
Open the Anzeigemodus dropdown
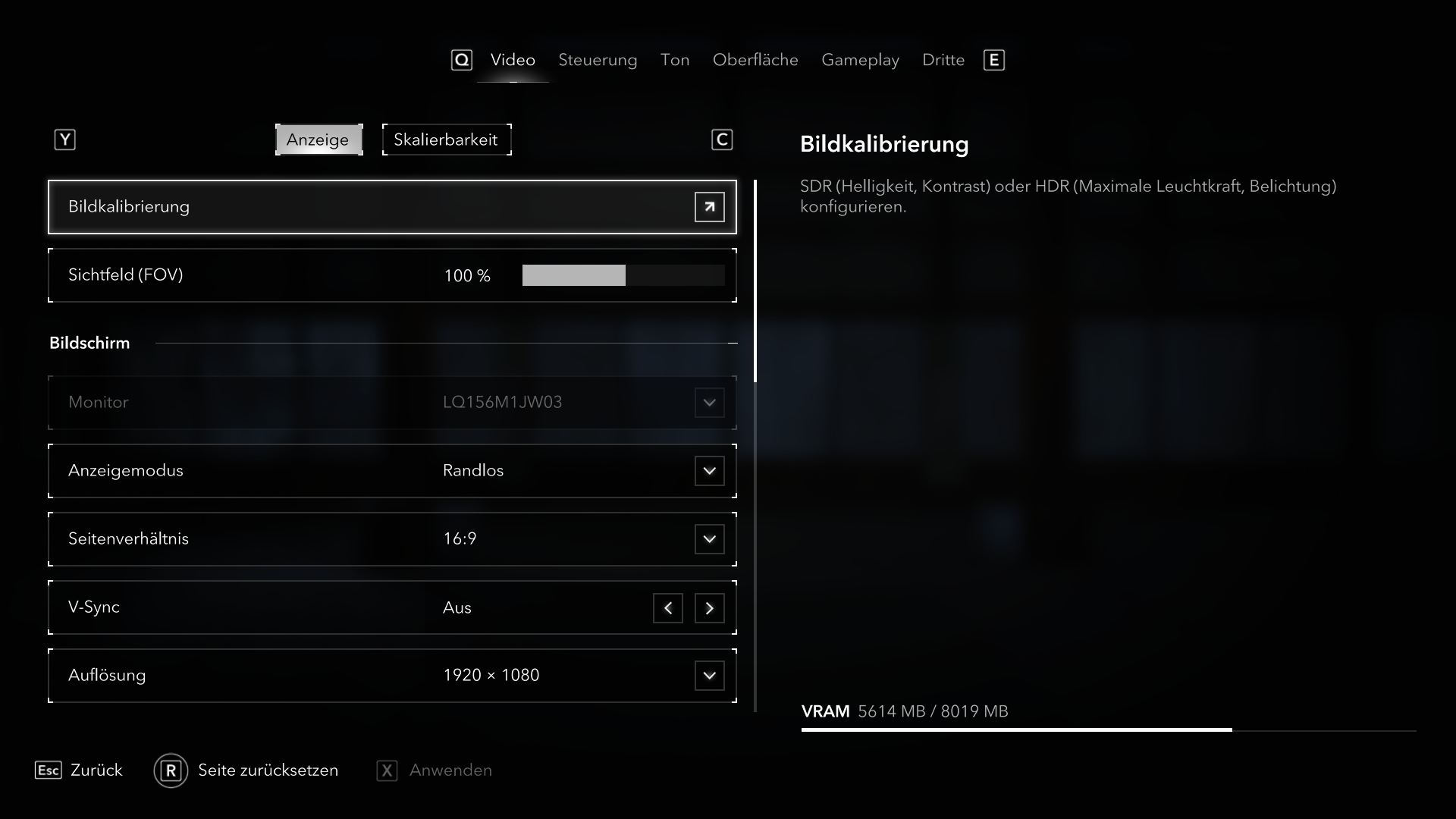click(x=709, y=471)
